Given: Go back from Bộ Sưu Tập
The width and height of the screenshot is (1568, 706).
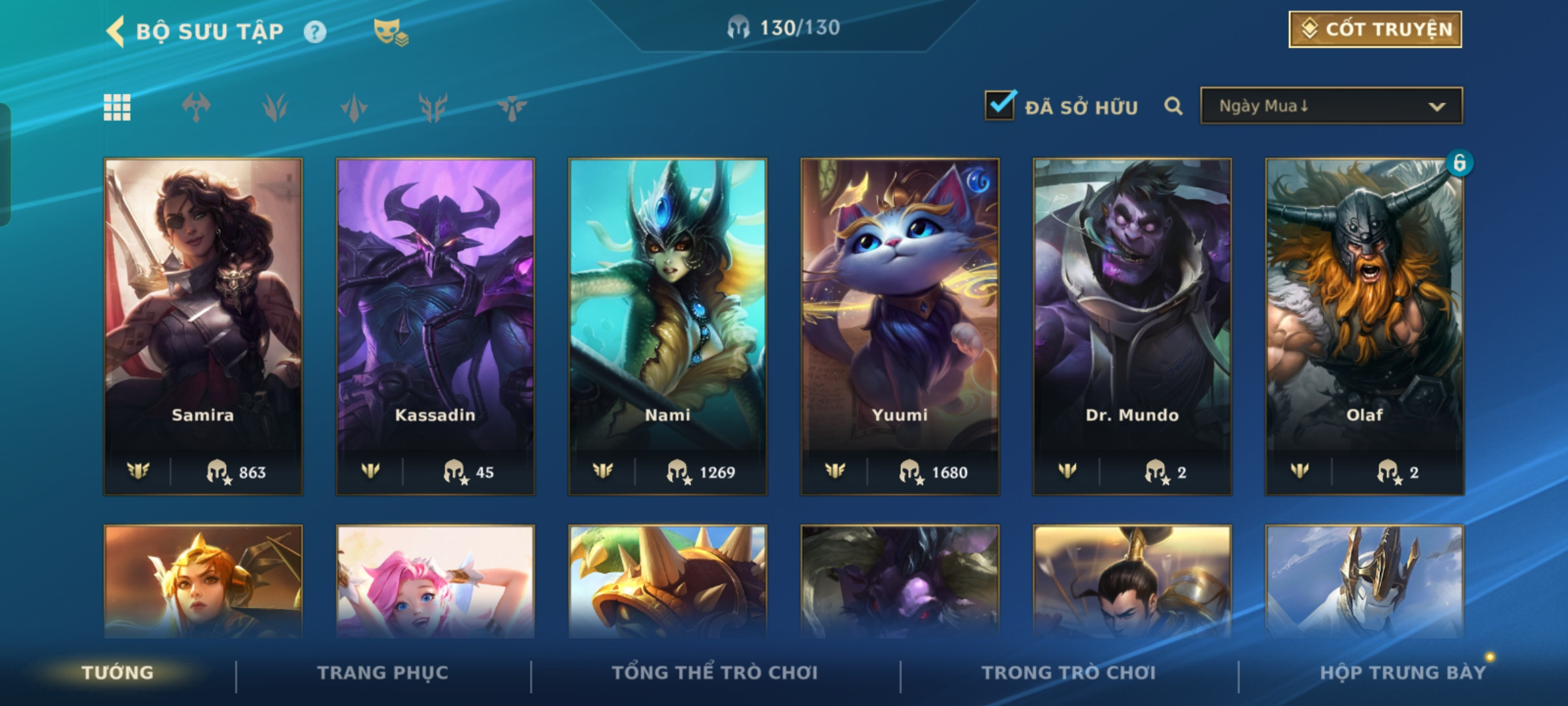Looking at the screenshot, I should [116, 31].
